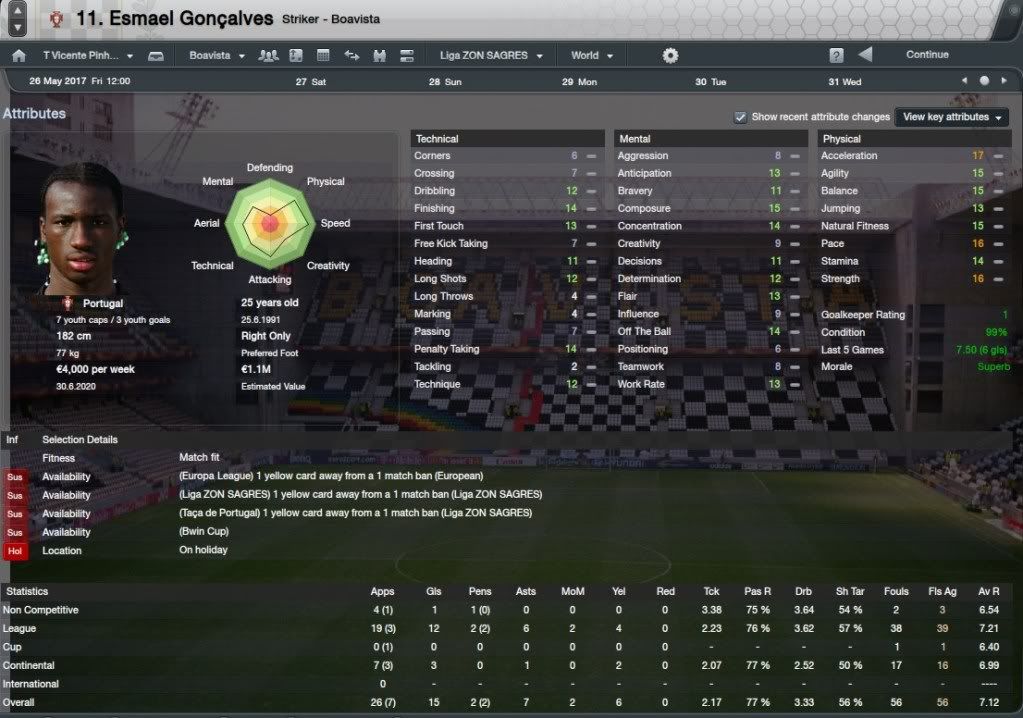Click the Portugal nationality link
Screen dimensions: 1023x718
tap(103, 303)
